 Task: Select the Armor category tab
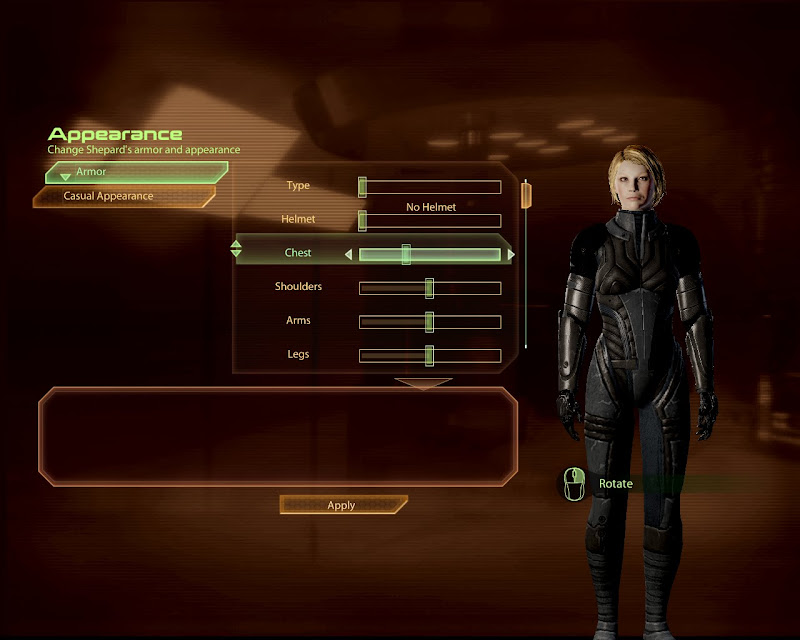click(136, 172)
